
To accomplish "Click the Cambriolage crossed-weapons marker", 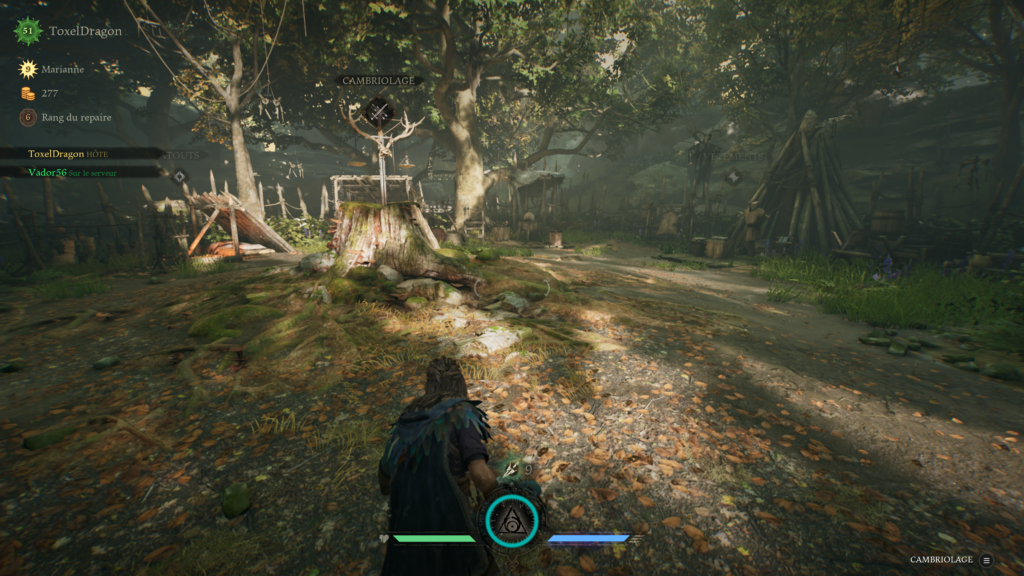I will pos(378,111).
